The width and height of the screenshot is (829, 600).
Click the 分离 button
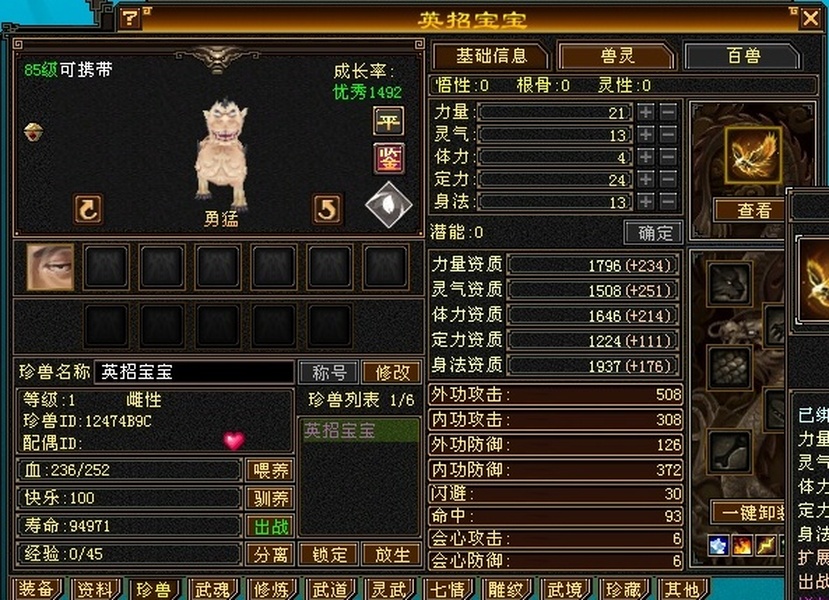click(x=269, y=554)
